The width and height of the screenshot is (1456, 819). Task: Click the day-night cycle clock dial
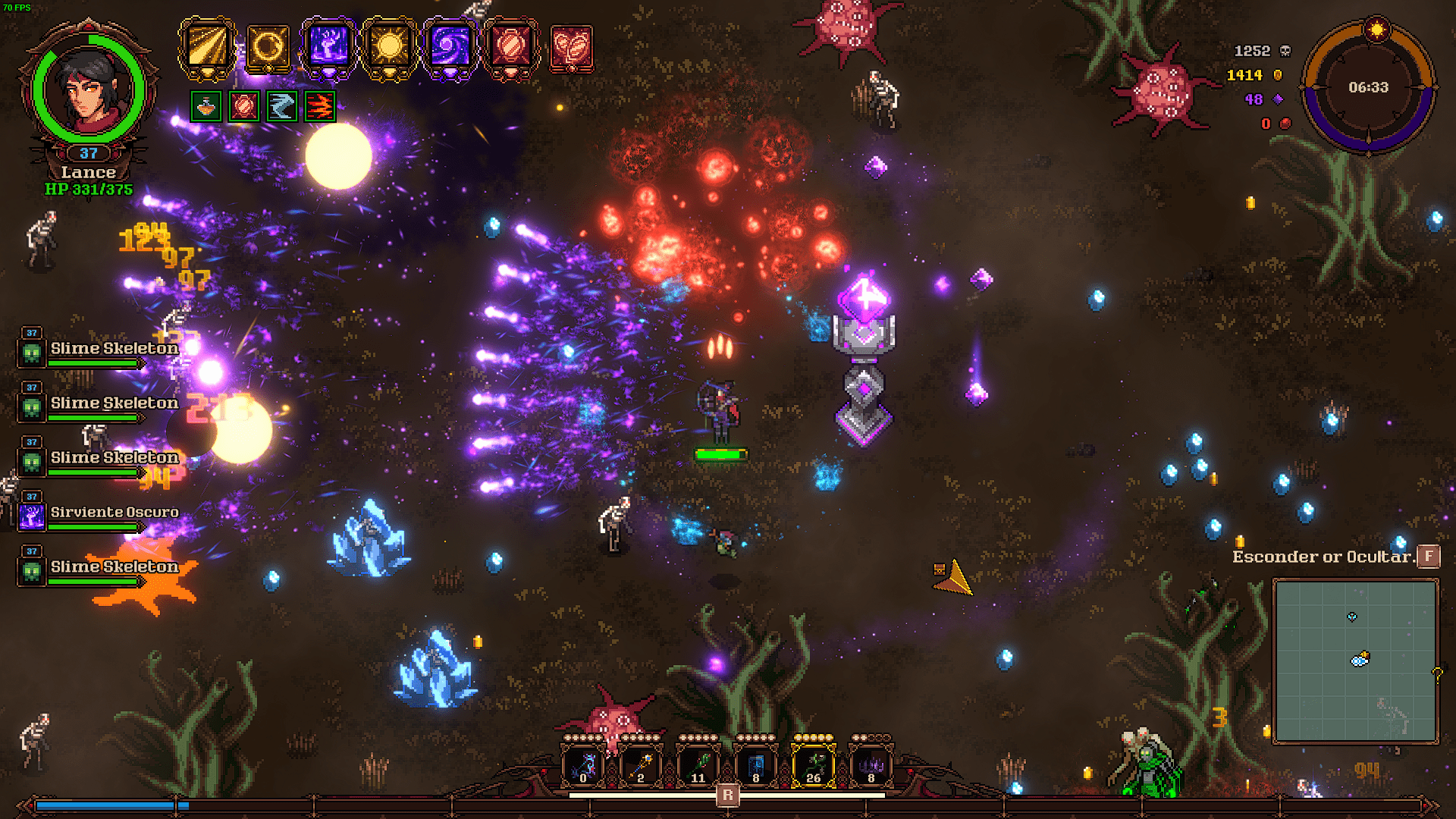click(1369, 87)
